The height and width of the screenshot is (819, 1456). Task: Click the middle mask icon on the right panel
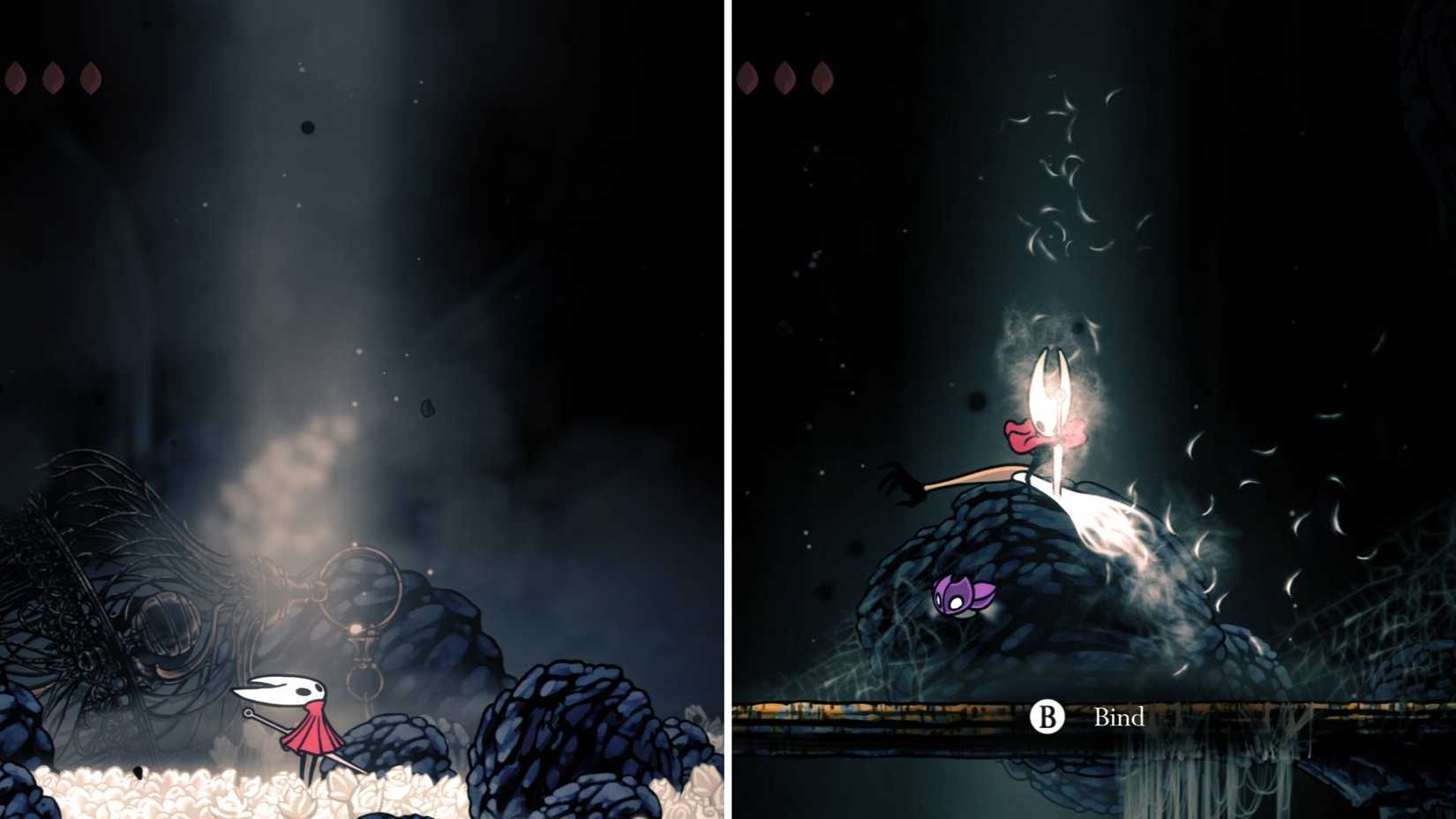[x=785, y=76]
